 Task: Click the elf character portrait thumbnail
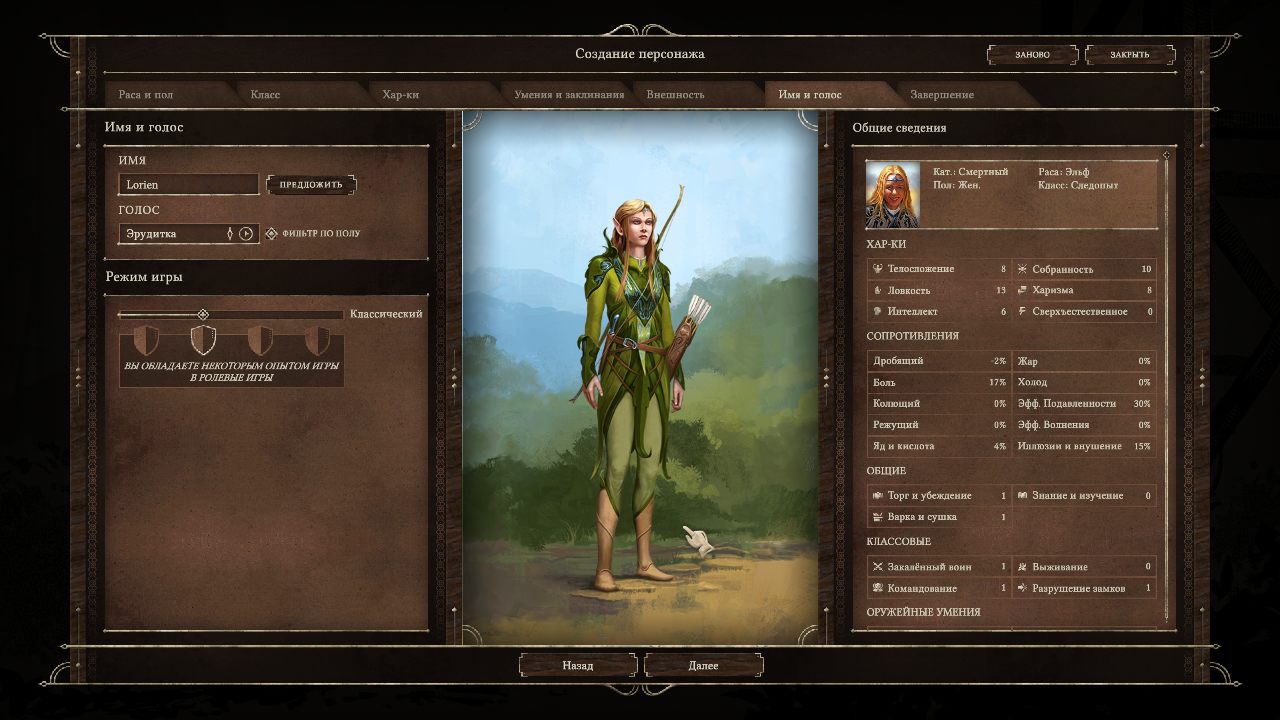coord(892,195)
